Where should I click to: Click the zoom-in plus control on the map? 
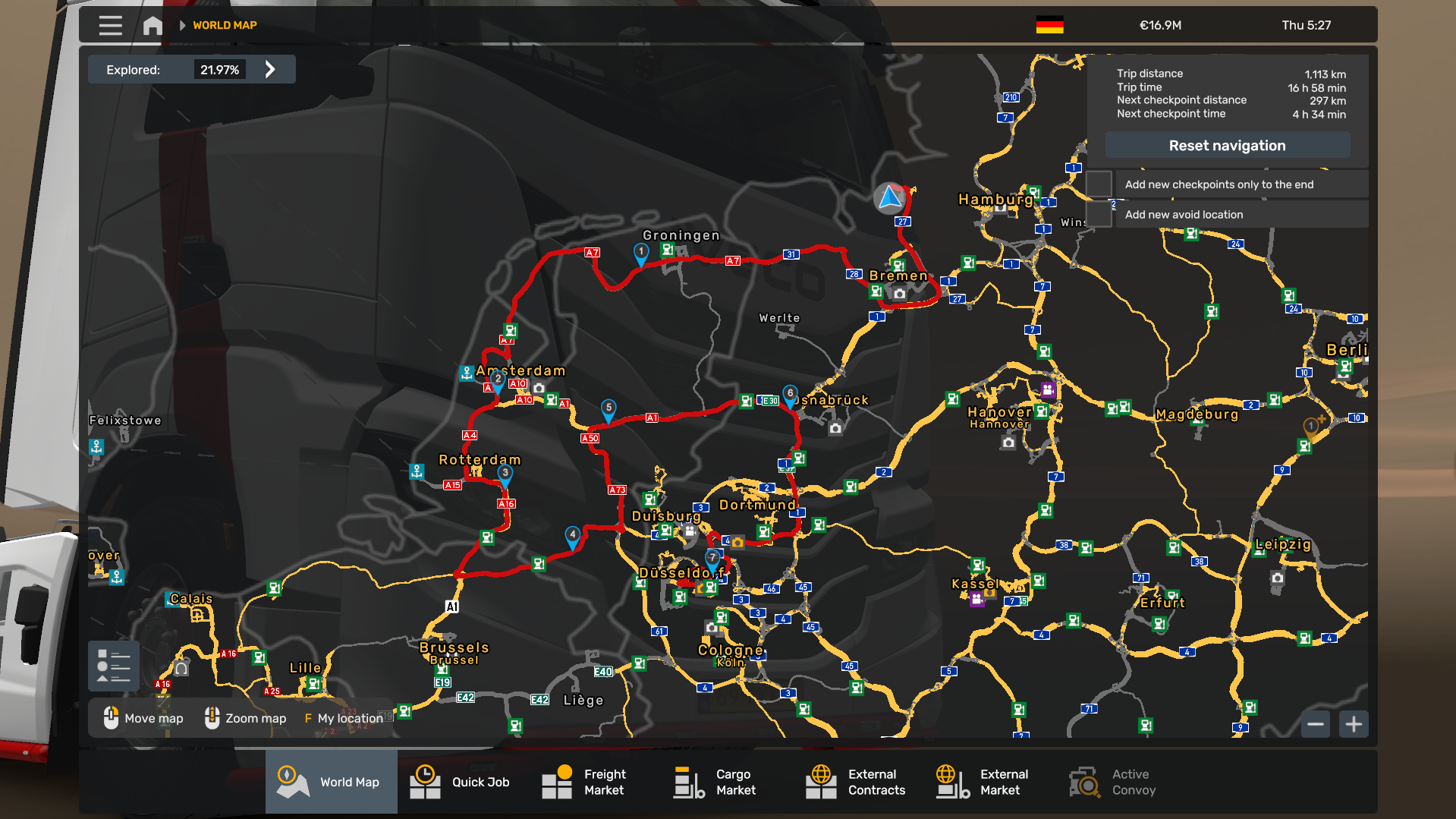point(1352,724)
